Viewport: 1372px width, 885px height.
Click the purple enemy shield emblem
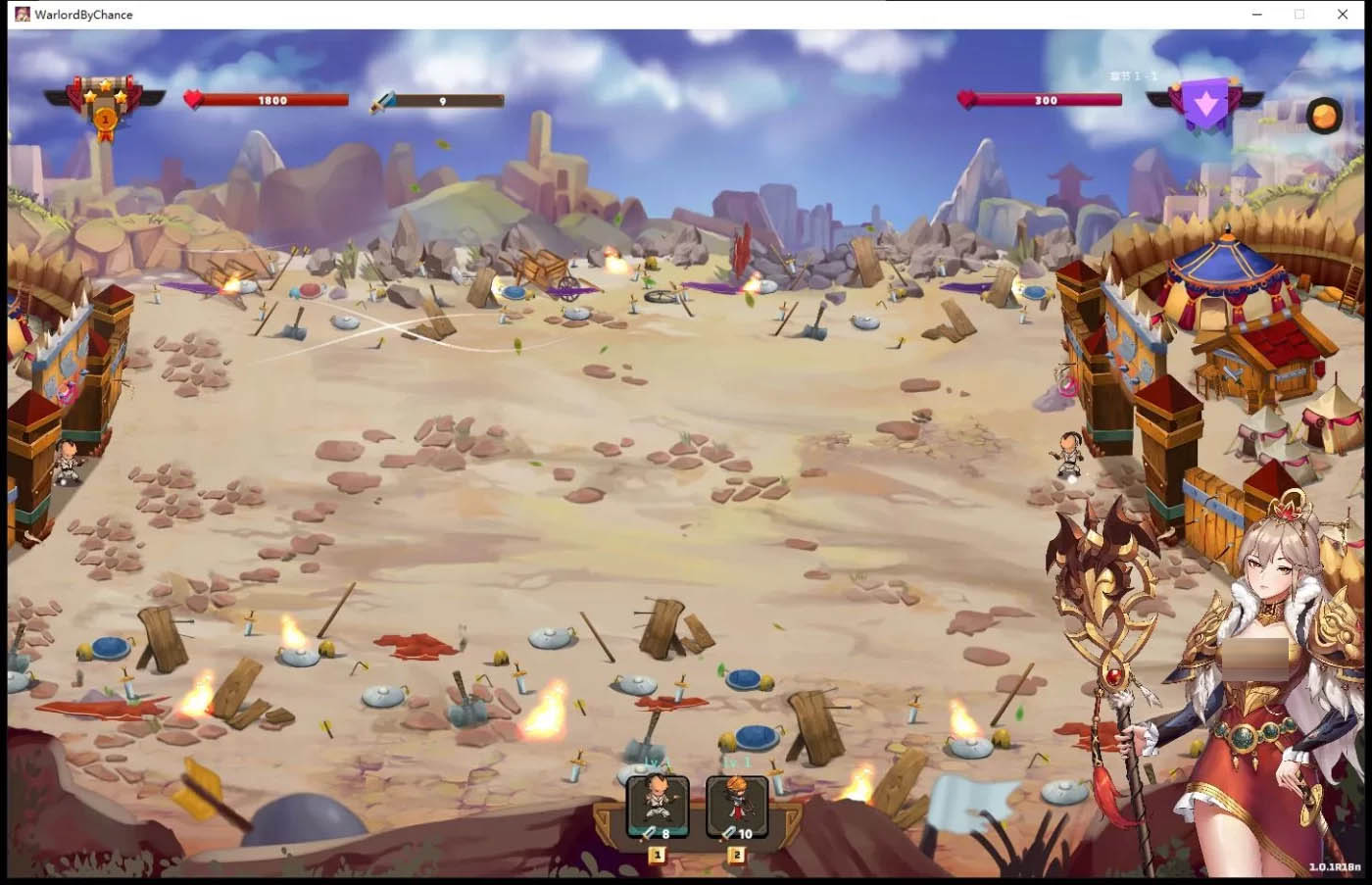click(1205, 104)
